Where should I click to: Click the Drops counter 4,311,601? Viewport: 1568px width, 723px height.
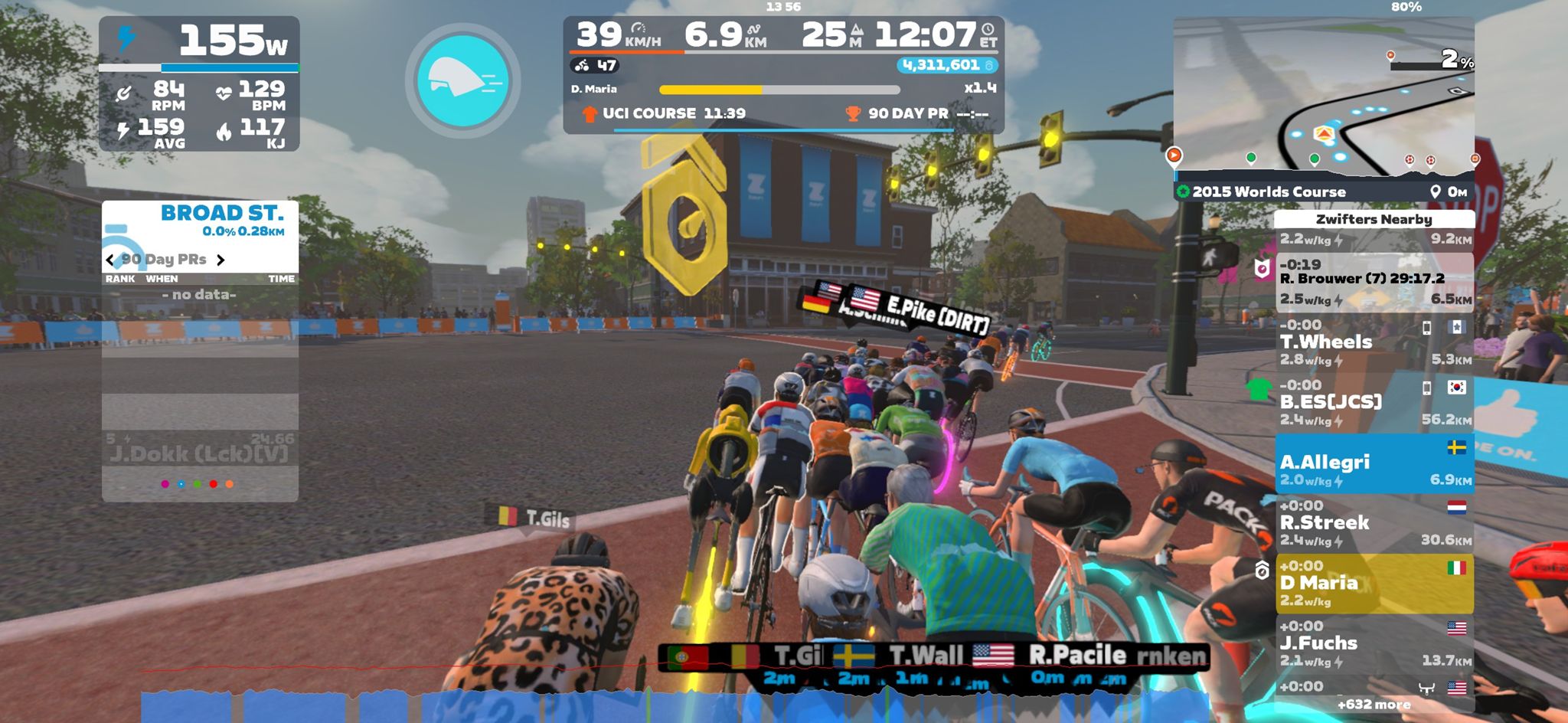(x=946, y=65)
